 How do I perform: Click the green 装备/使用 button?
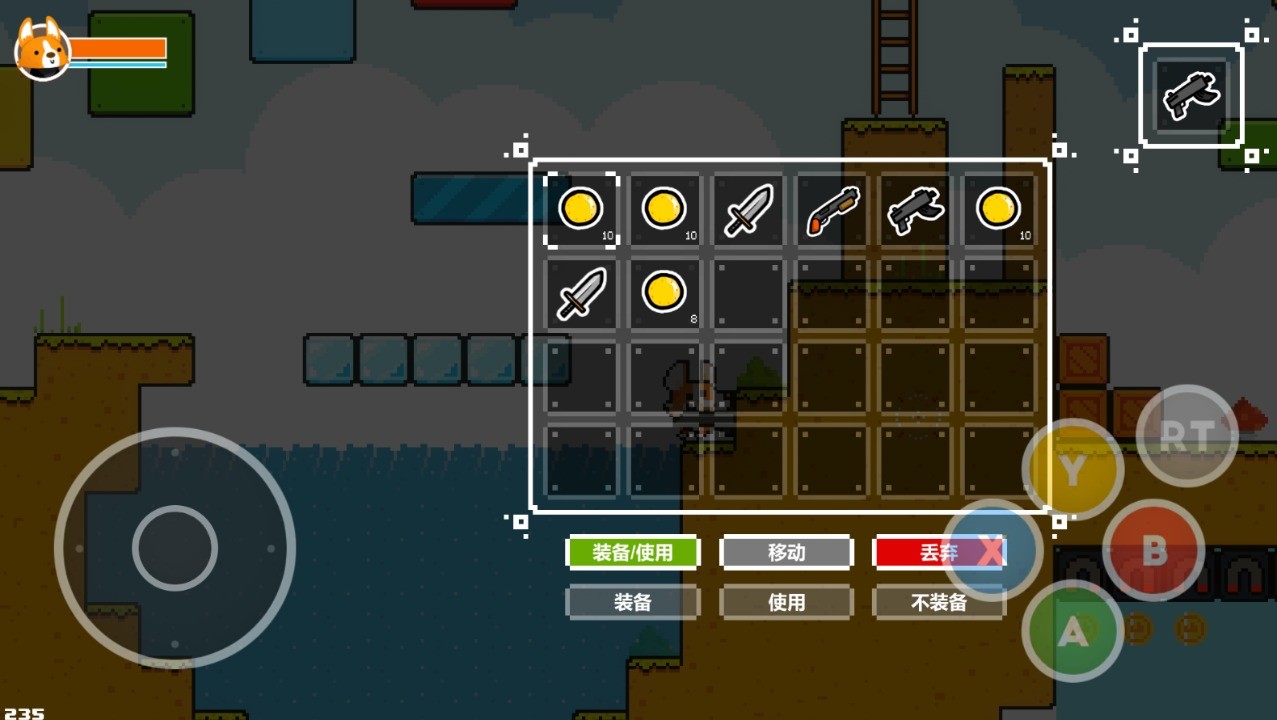632,552
